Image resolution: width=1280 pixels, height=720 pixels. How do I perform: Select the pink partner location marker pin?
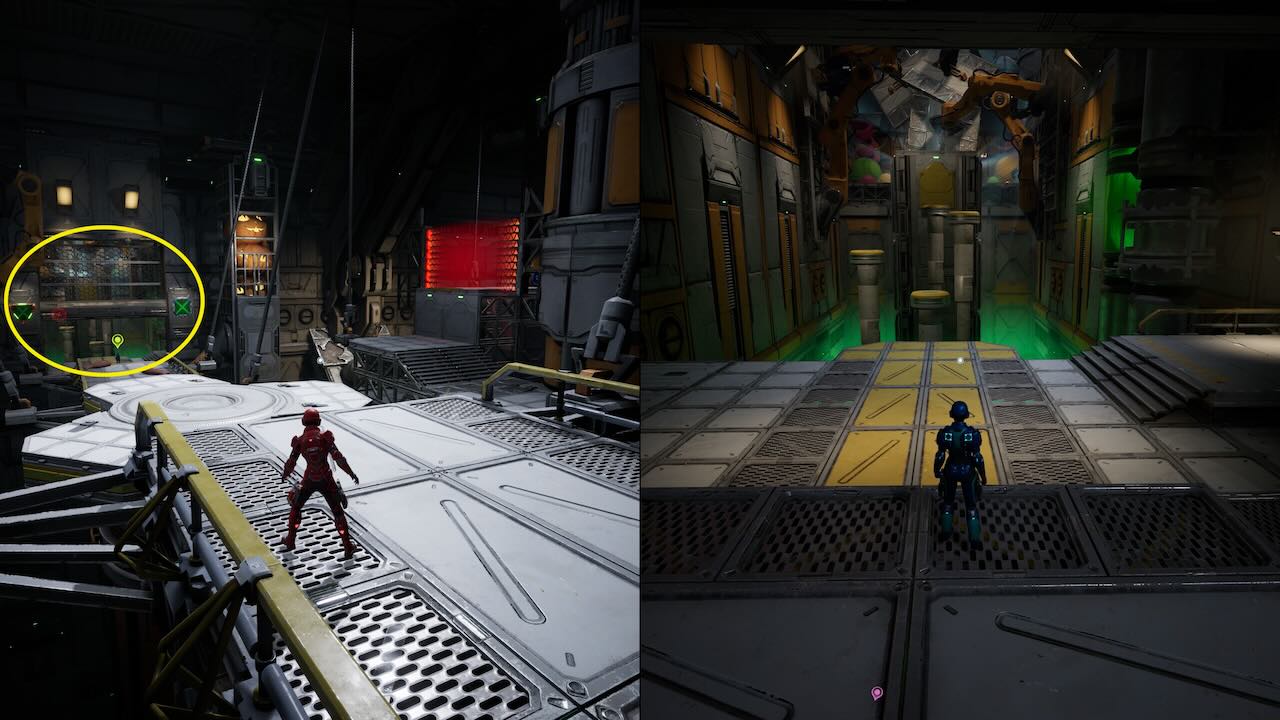[x=877, y=692]
